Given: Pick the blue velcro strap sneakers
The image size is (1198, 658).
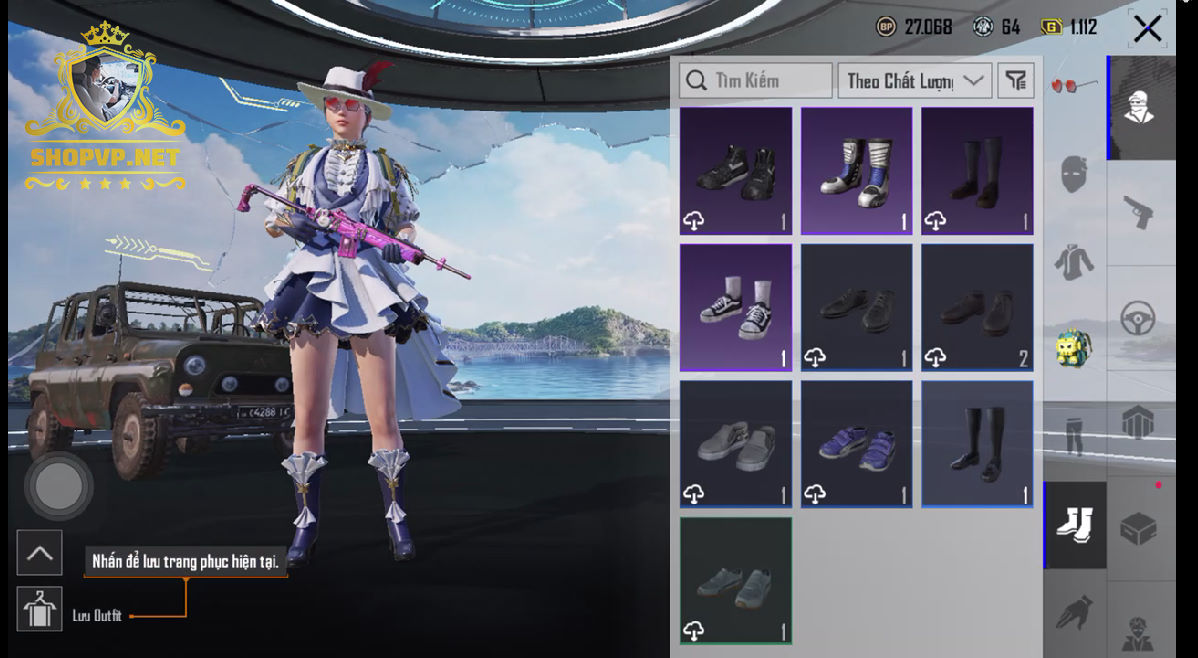Looking at the screenshot, I should 856,443.
